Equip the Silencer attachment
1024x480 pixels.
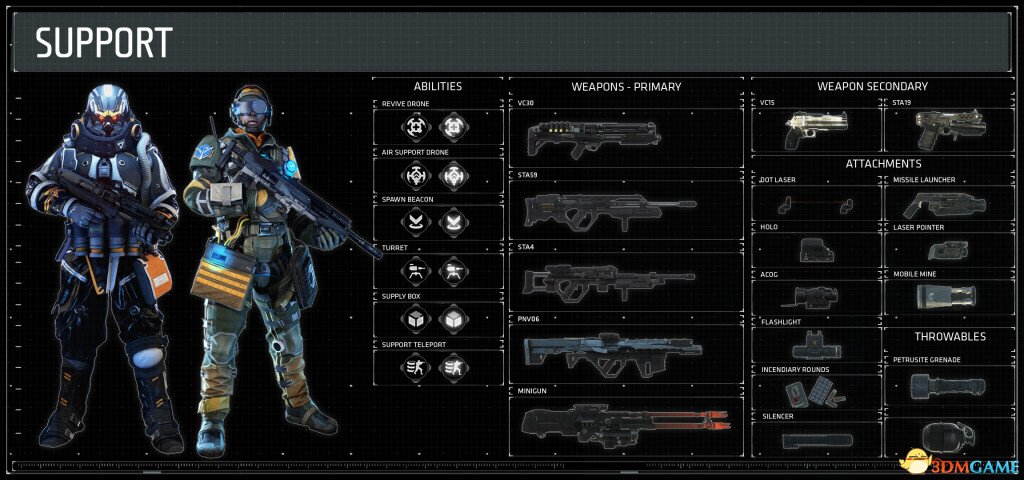click(x=815, y=438)
